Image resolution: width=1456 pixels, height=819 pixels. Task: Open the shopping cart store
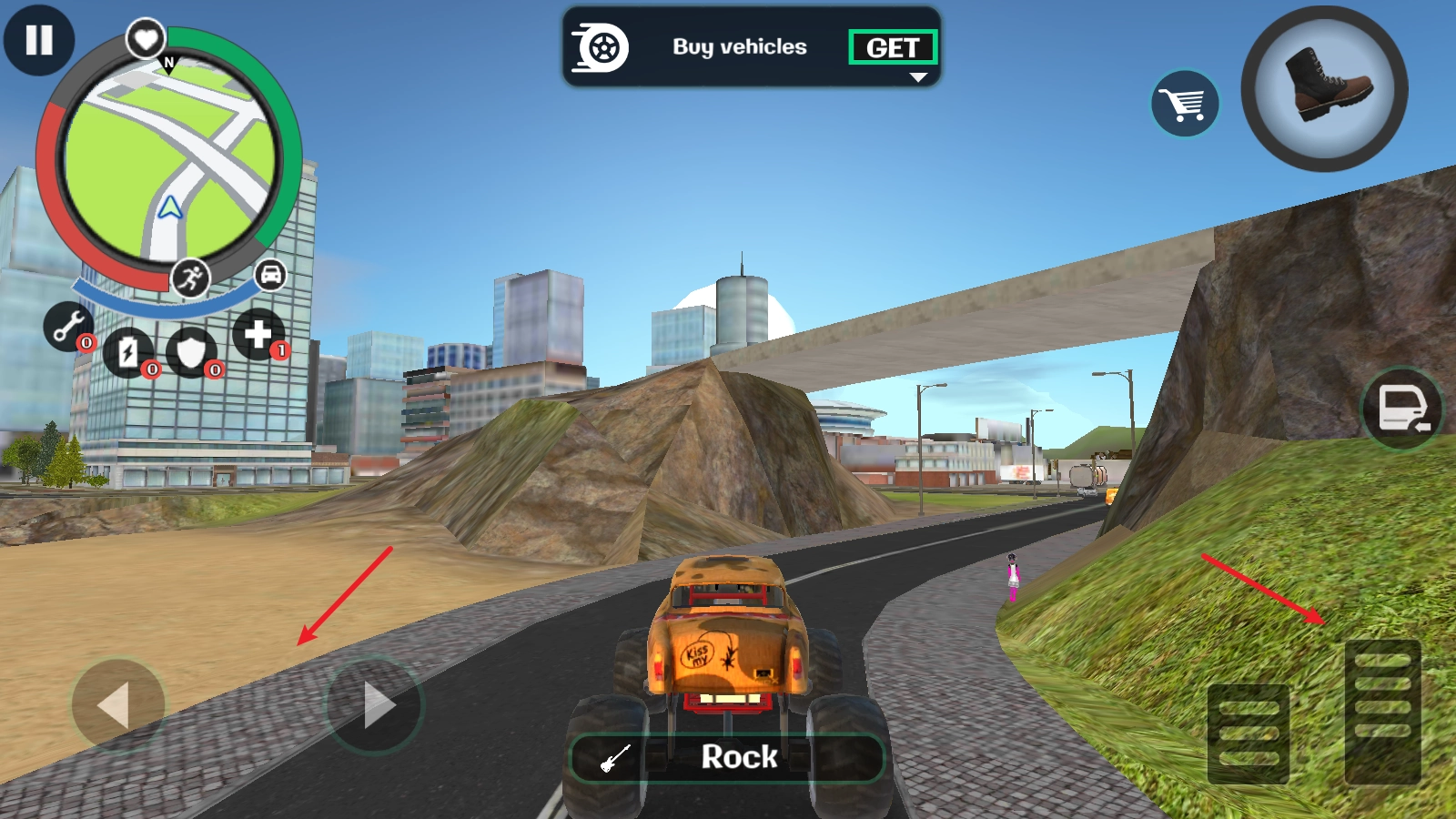[x=1185, y=104]
